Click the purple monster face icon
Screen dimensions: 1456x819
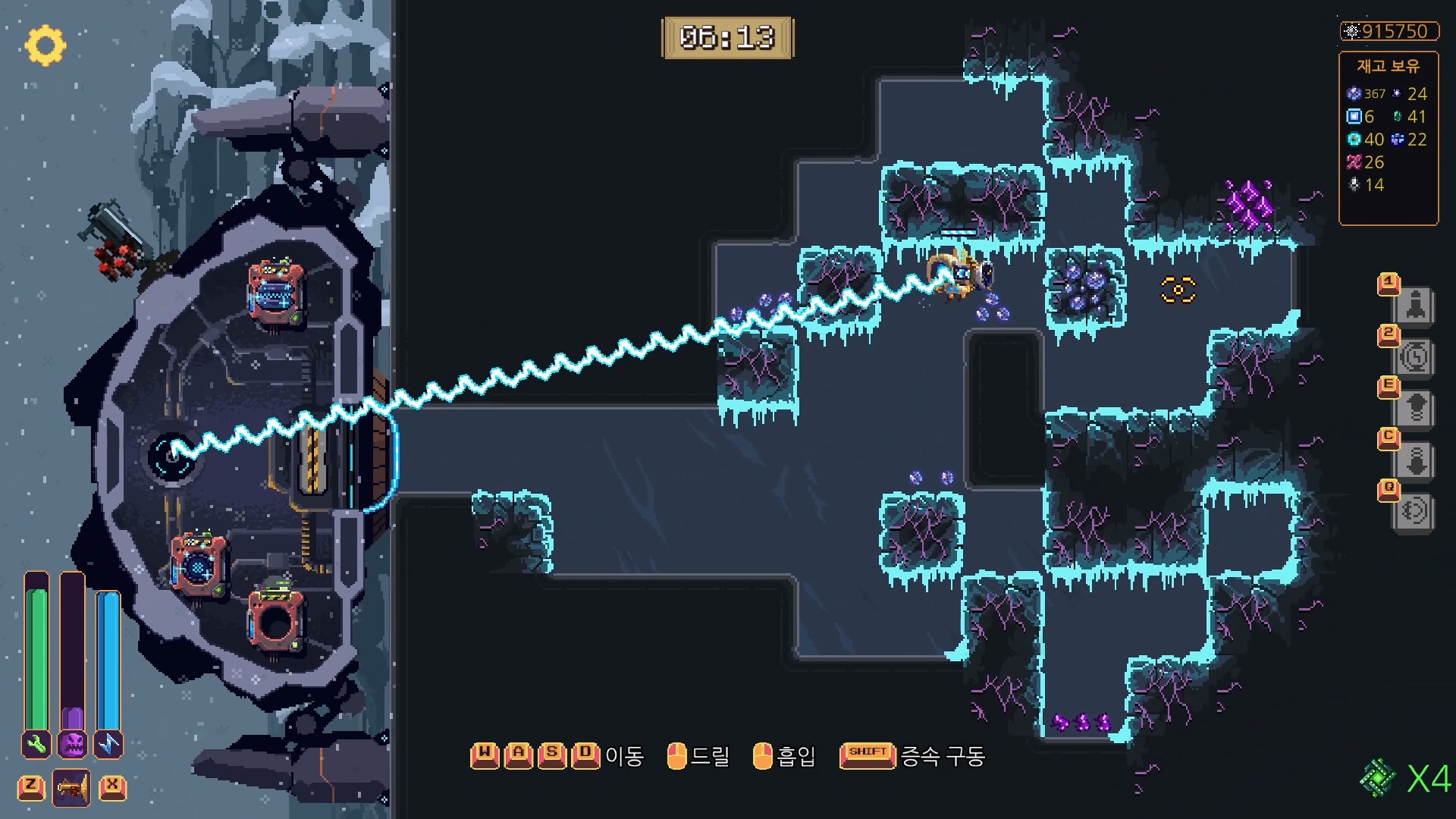coord(73,745)
